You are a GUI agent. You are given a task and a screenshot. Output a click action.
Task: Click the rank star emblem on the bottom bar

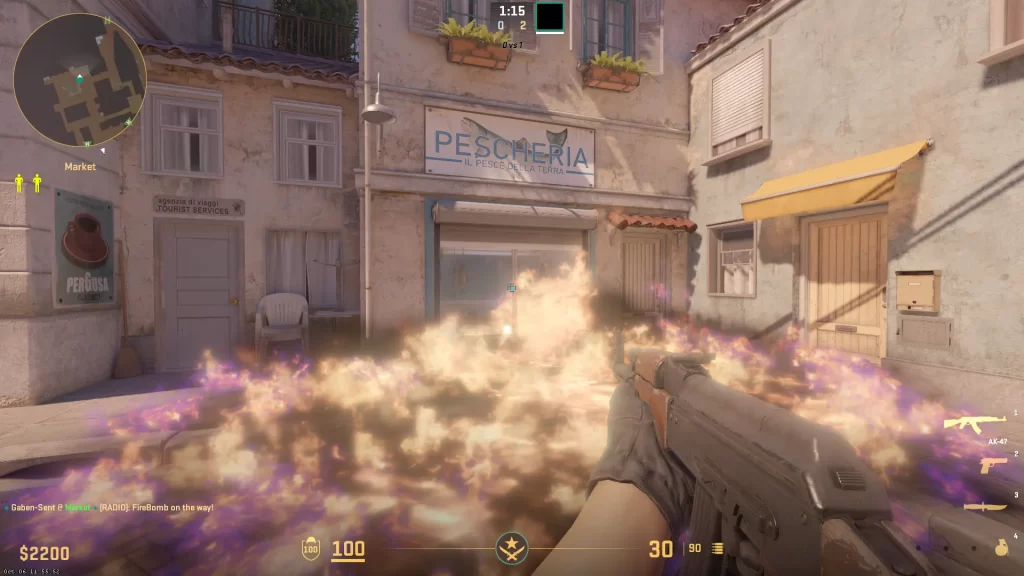tap(512, 548)
